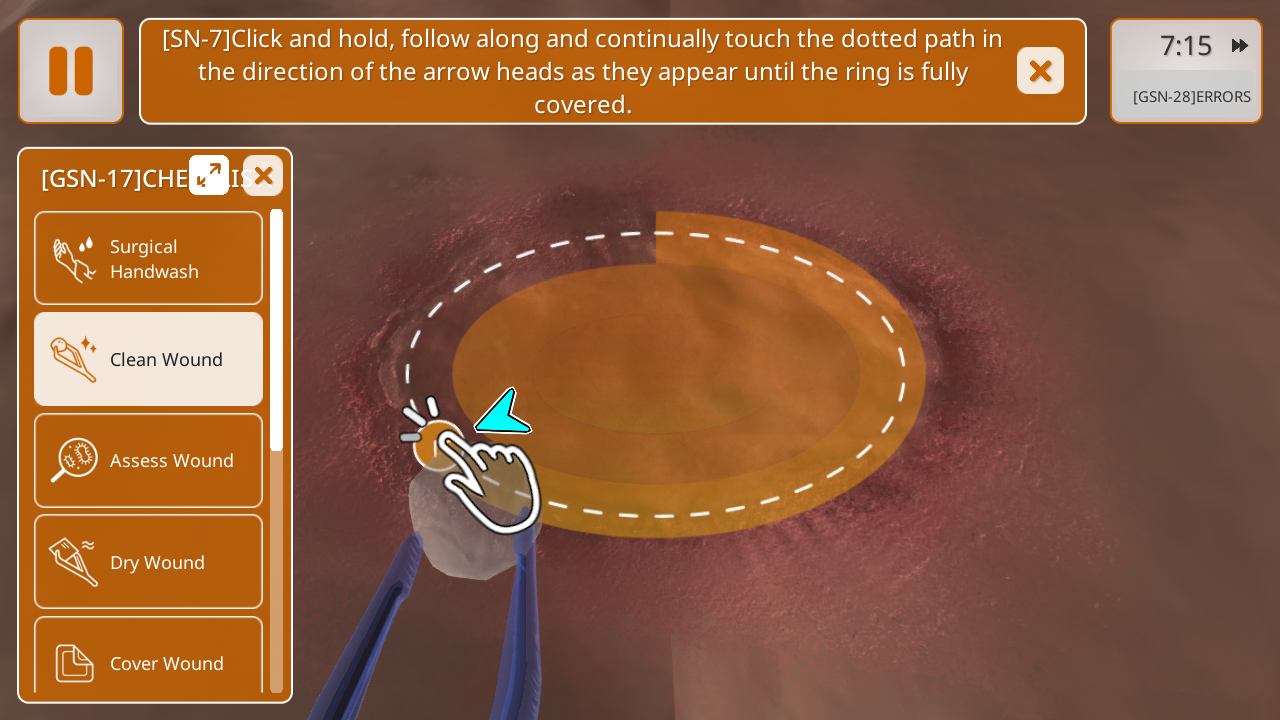Dismiss the instruction banner with its X
The width and height of the screenshot is (1280, 720).
(1040, 71)
